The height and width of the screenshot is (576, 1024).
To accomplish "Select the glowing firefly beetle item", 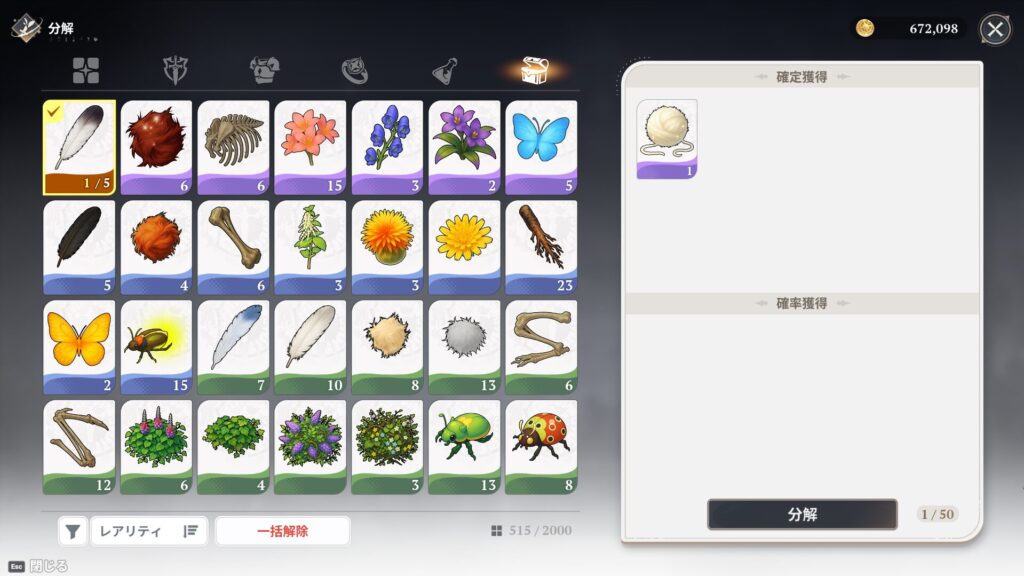I will 156,347.
